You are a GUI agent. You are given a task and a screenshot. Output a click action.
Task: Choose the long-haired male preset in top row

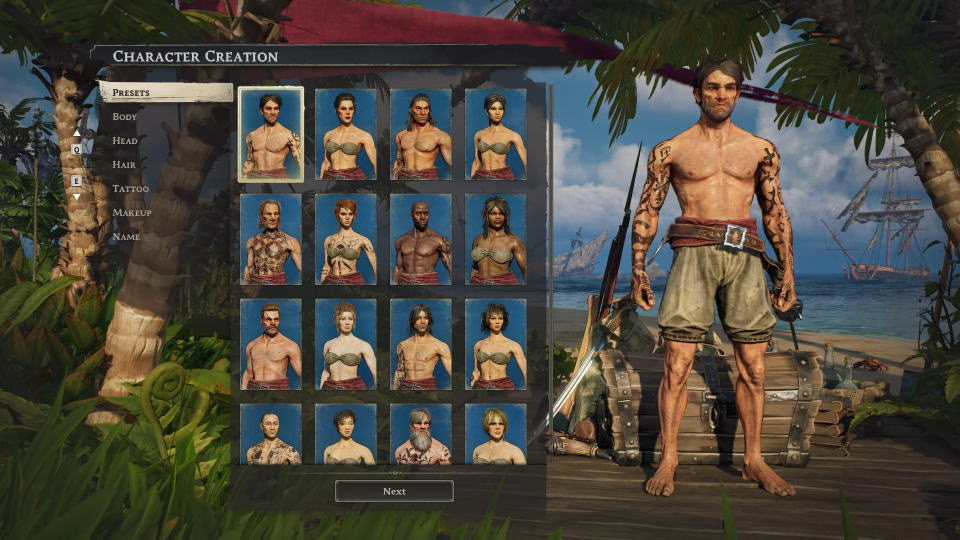click(421, 134)
